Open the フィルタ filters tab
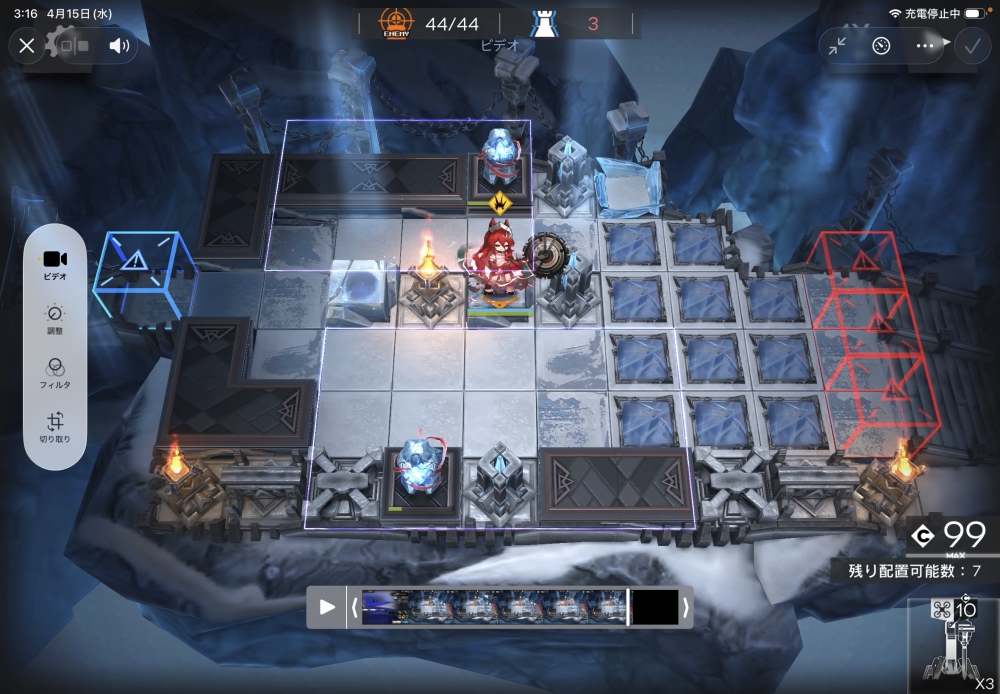1000x694 pixels. click(x=55, y=372)
